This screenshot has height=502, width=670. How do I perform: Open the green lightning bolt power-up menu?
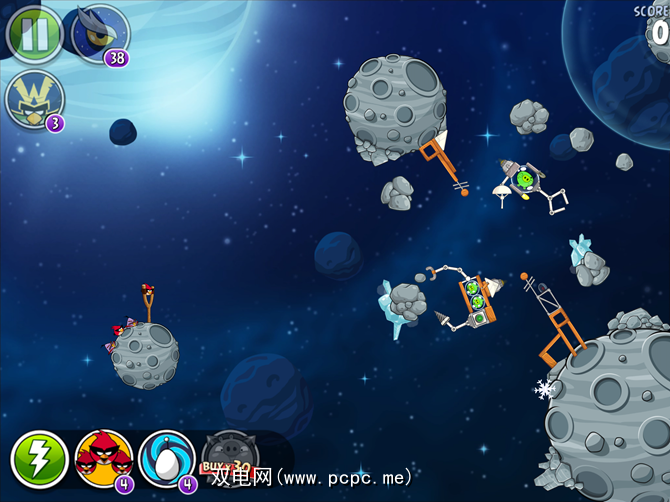[39, 459]
